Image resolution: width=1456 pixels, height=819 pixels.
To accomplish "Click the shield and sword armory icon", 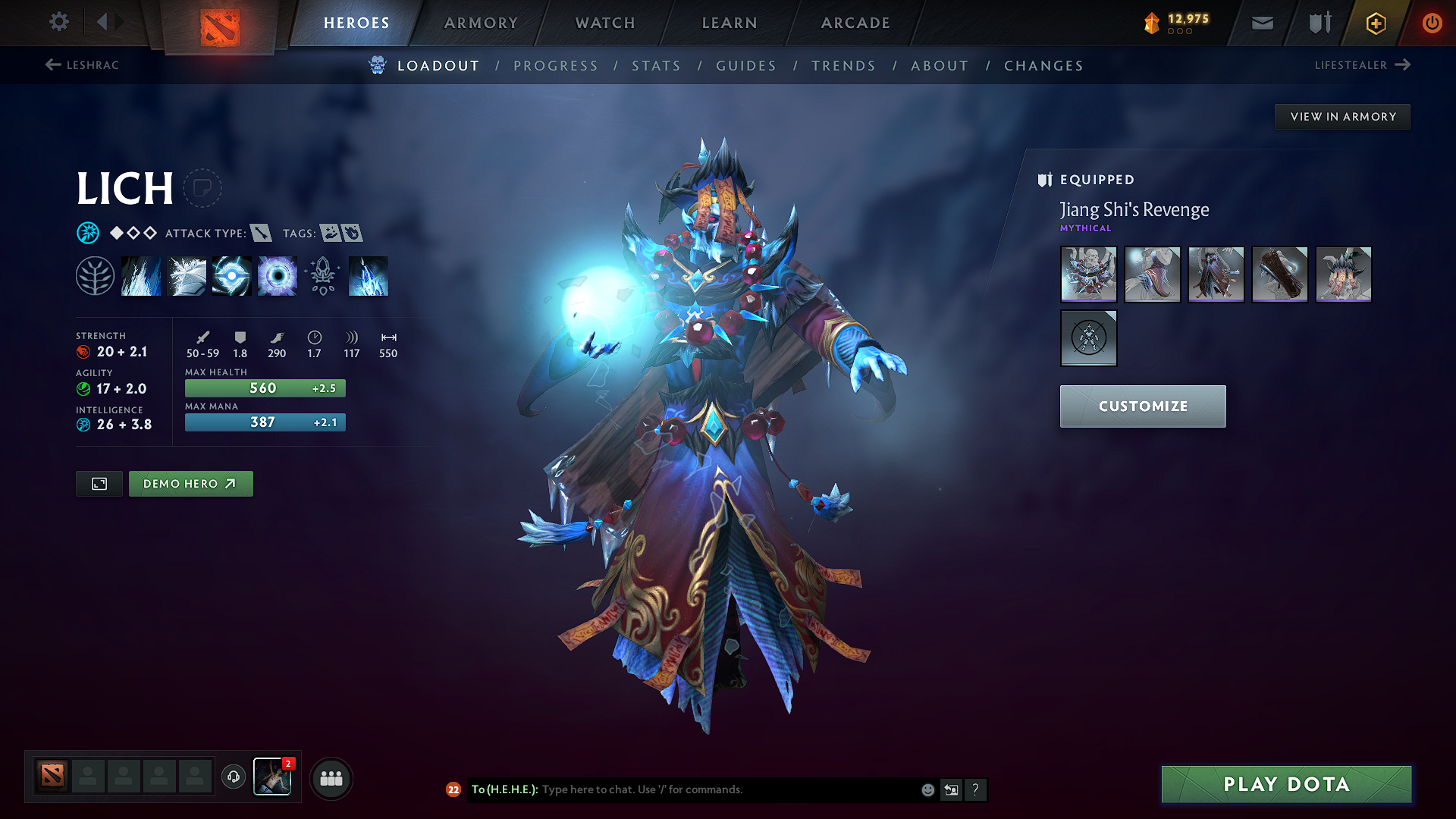I will pyautogui.click(x=1318, y=23).
